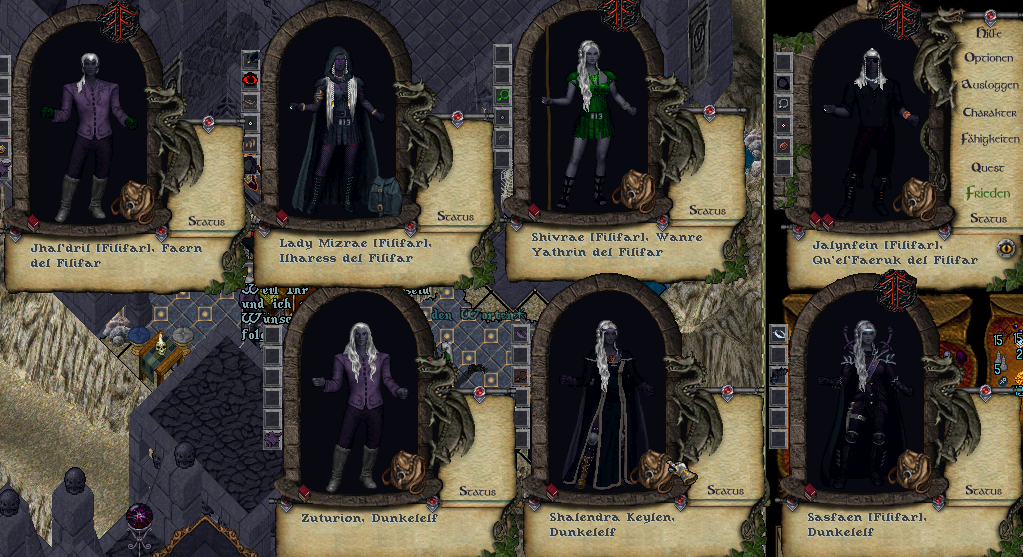Click the eye icon beside Jalynfein's name
The image size is (1023, 557).
[1006, 247]
